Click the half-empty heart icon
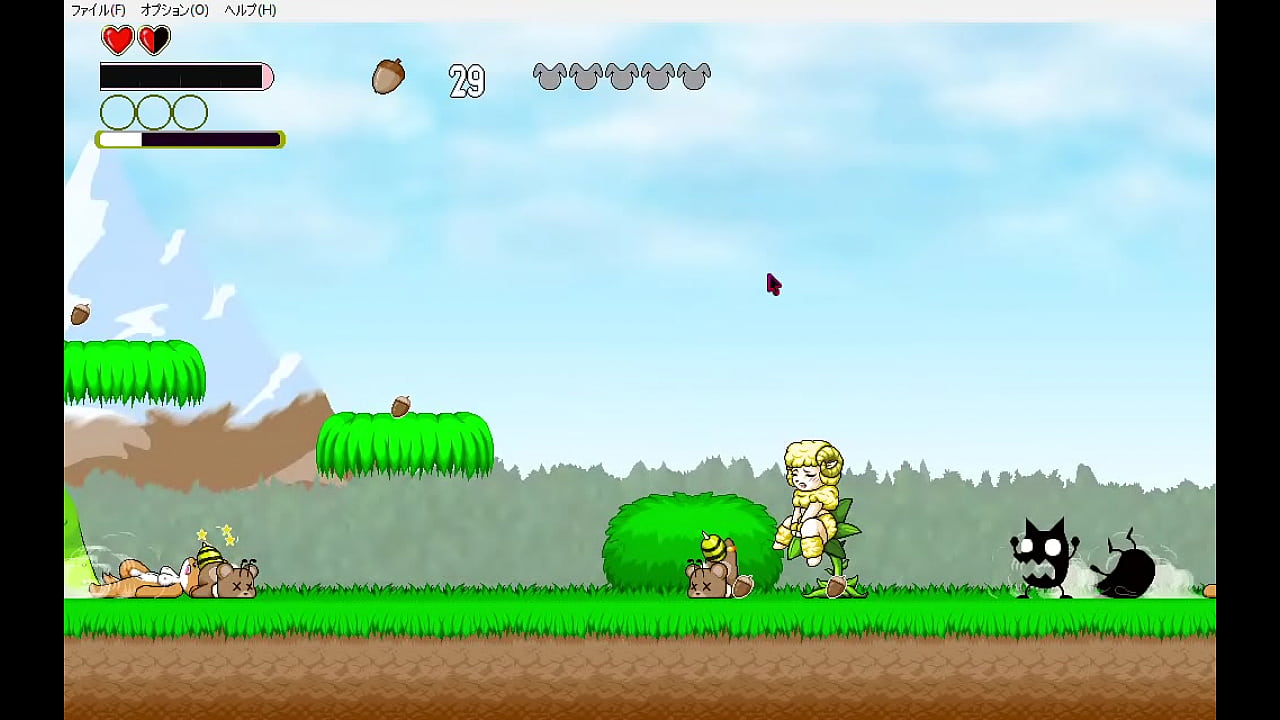This screenshot has width=1280, height=720. point(152,40)
